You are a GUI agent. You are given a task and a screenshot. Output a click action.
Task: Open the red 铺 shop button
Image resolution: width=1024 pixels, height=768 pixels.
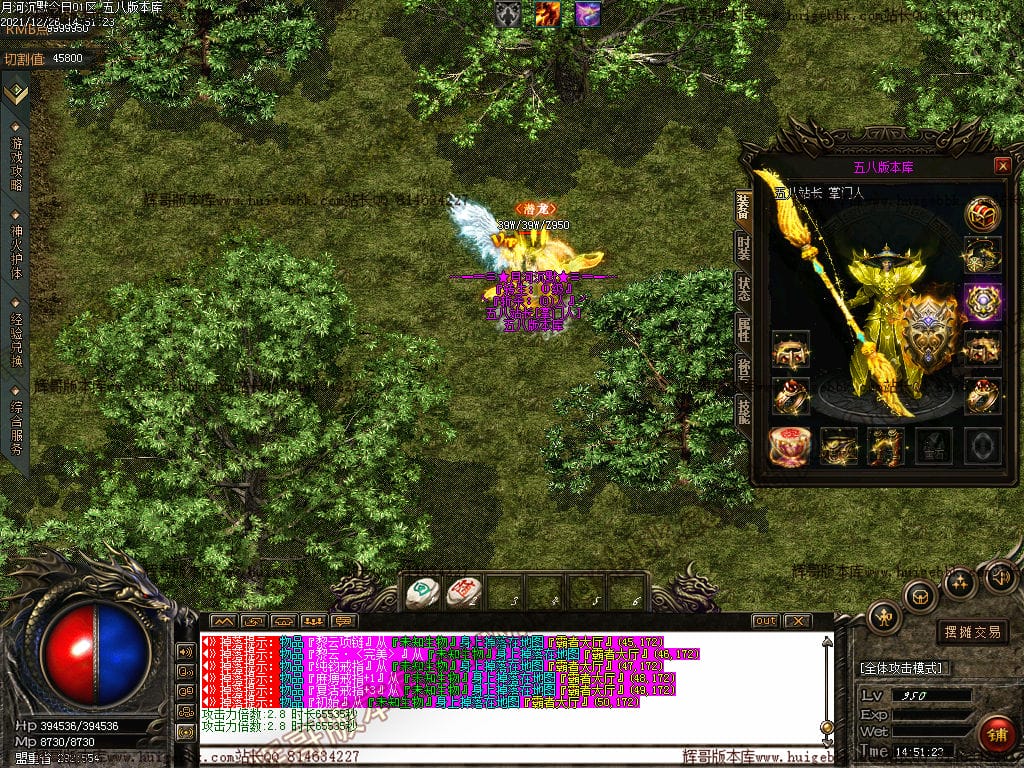tap(997, 735)
